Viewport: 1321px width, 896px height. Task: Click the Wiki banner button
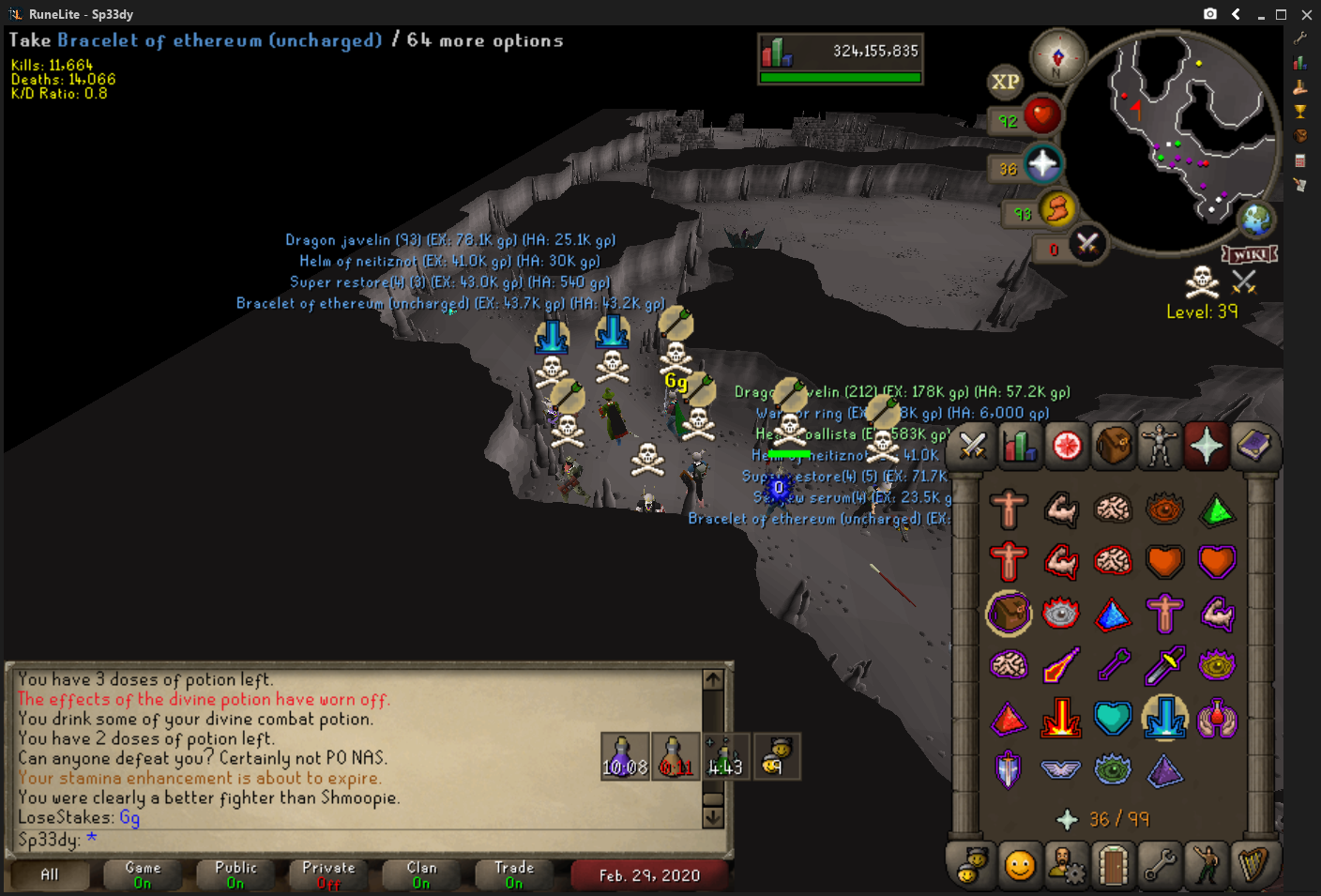tap(1249, 254)
